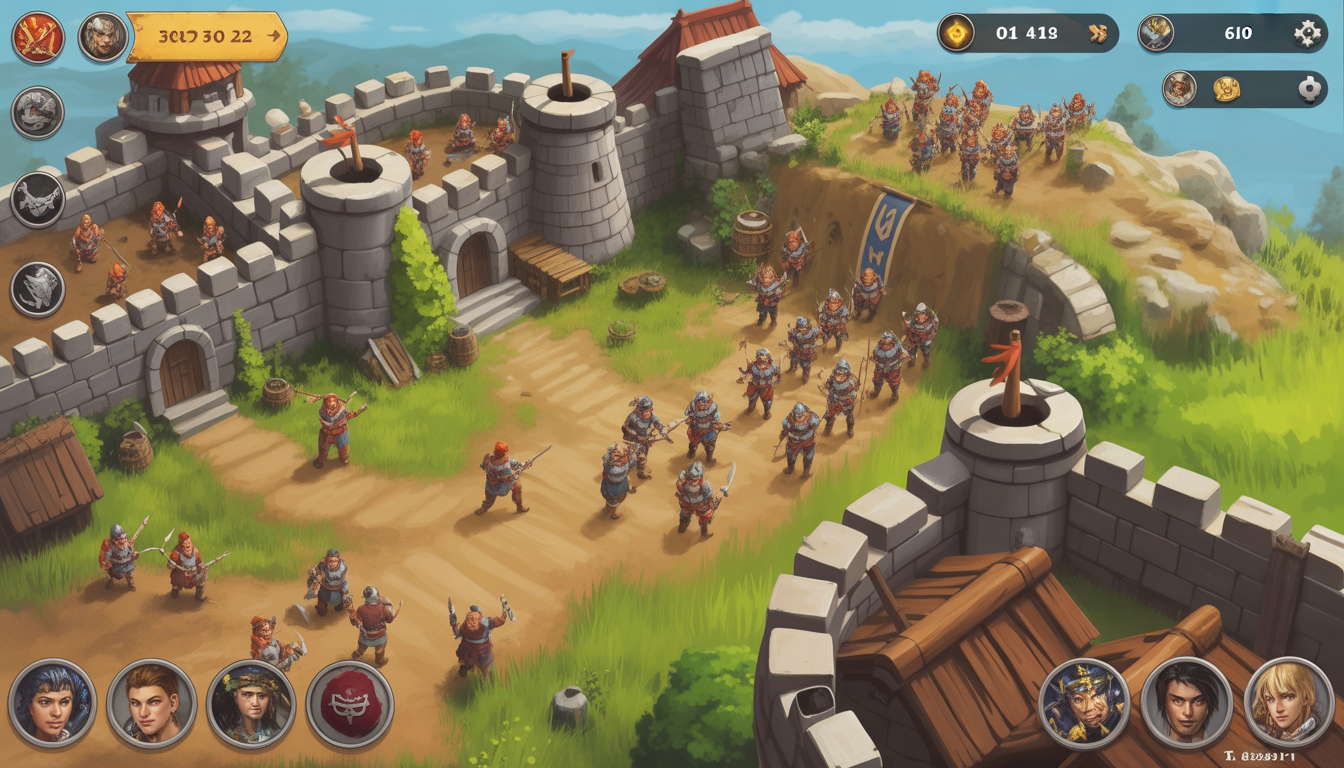Select the hero portrait with leaf wreath

pos(250,703)
